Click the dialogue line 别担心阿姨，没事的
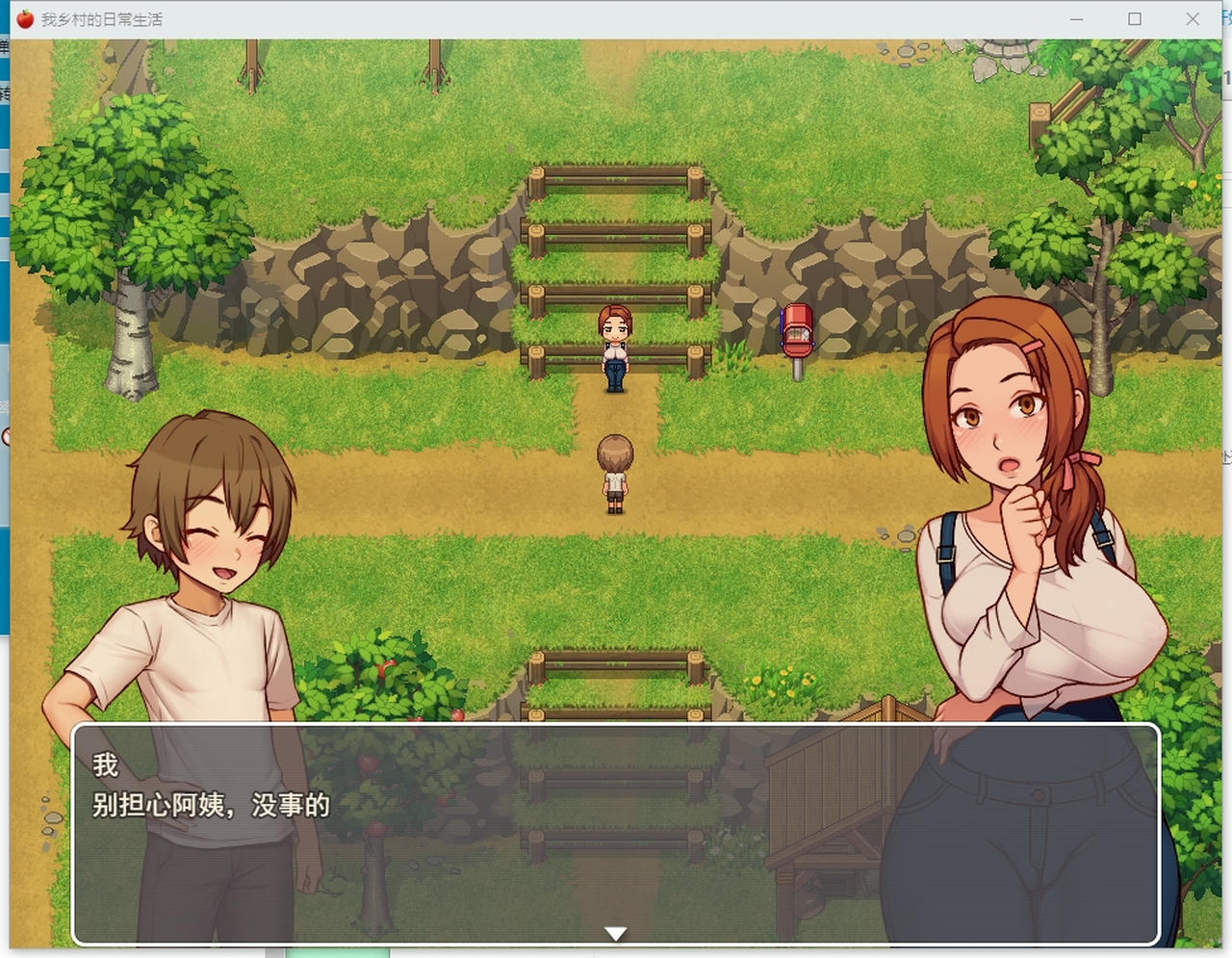 point(210,809)
